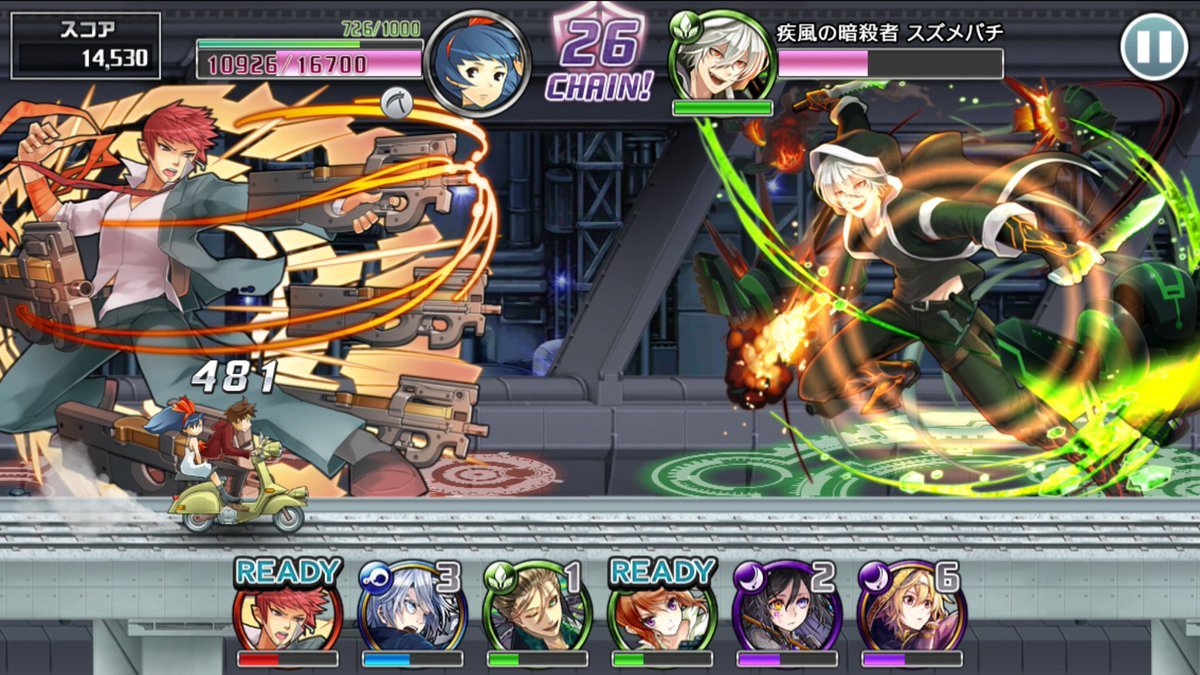Pause the battle with the pause button

(x=1154, y=46)
